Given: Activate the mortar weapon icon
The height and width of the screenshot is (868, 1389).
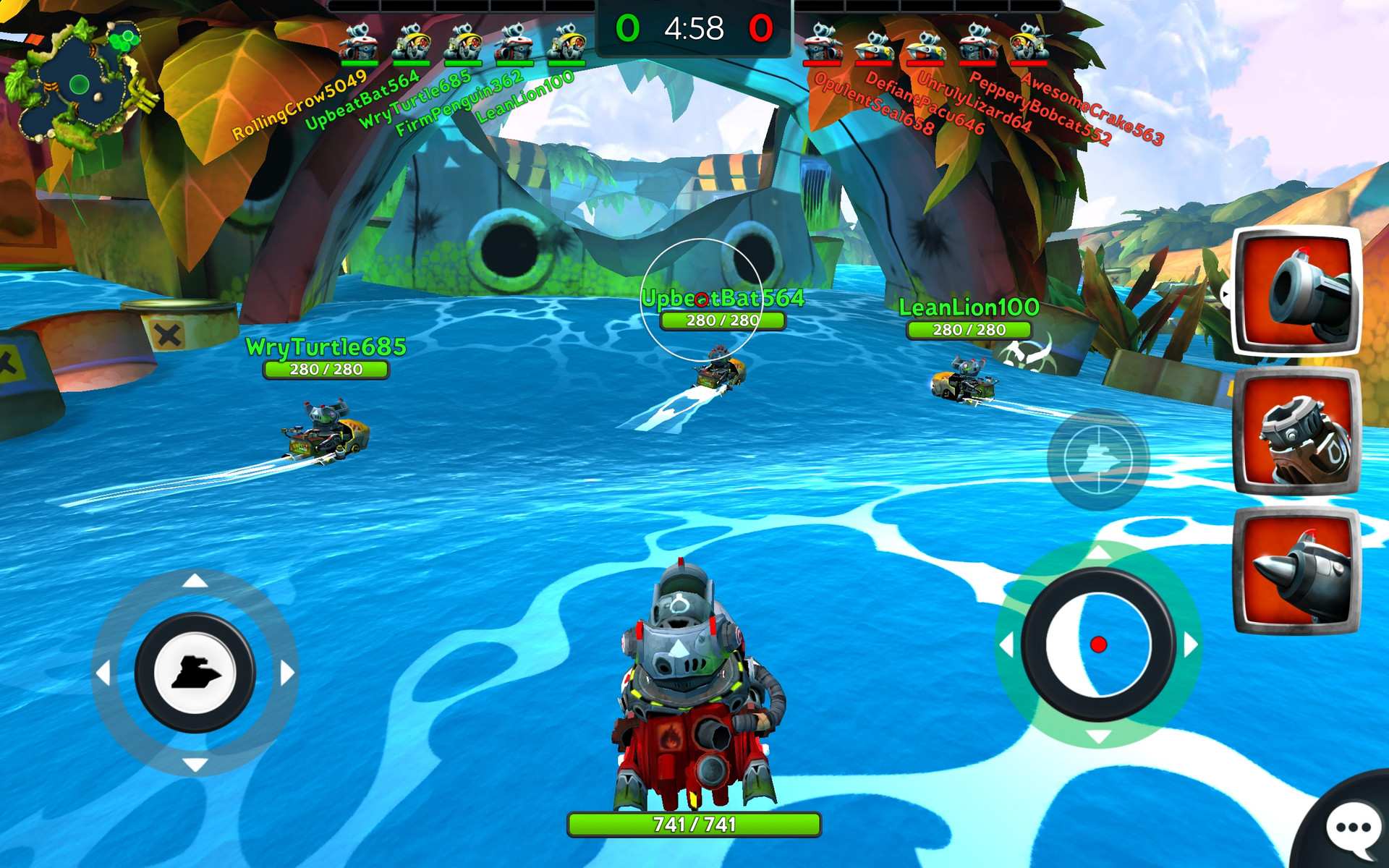Looking at the screenshot, I should point(1296,431).
